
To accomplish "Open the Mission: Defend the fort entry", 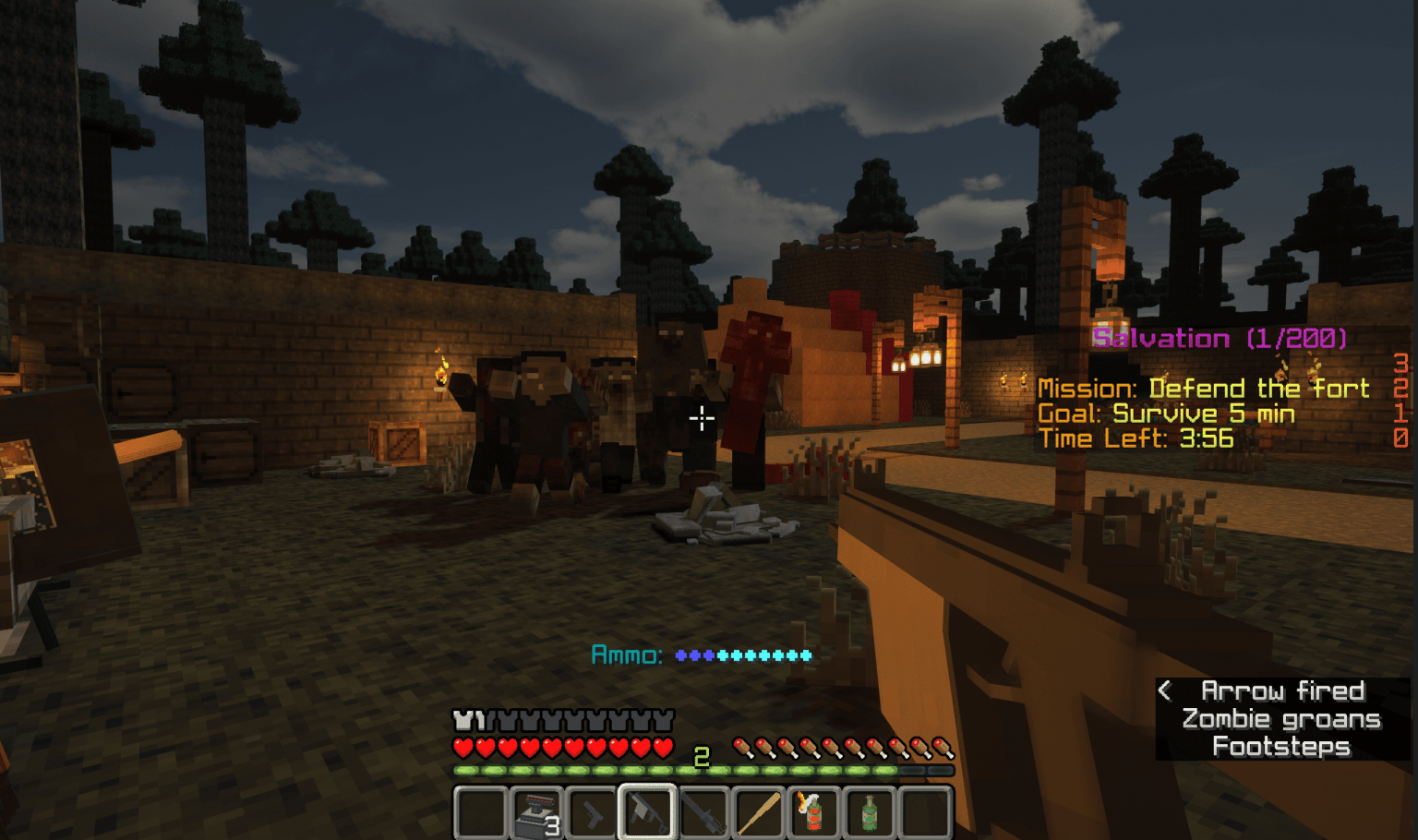I will (1205, 388).
